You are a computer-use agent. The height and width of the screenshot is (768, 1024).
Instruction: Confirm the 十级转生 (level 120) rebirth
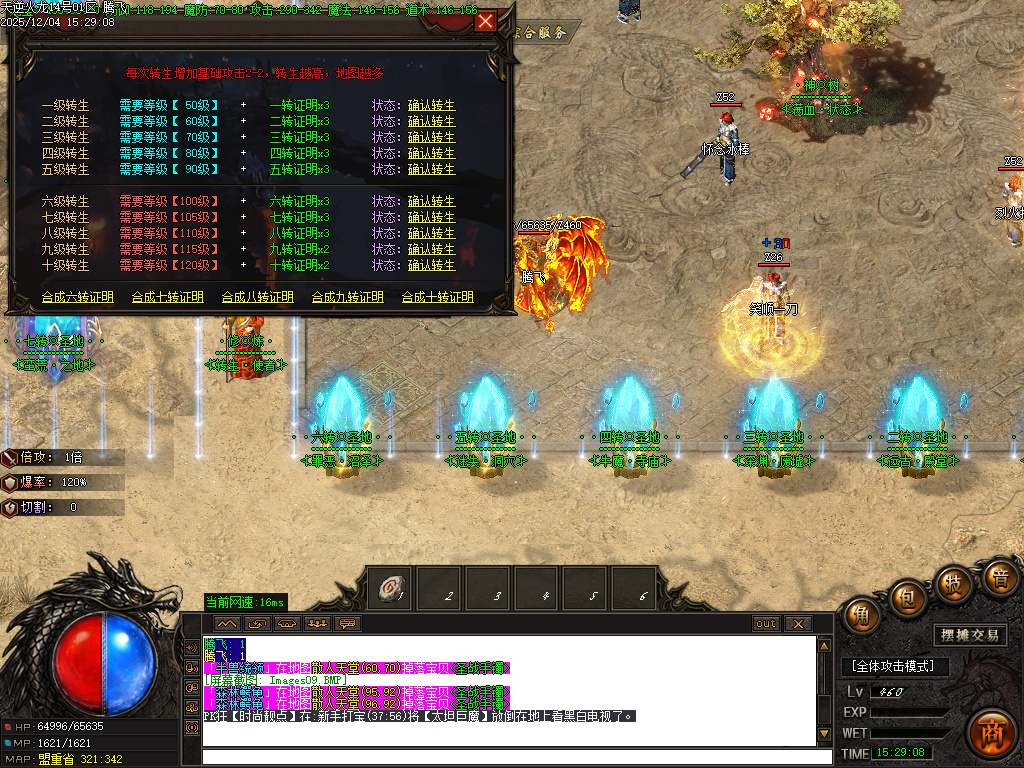(431, 266)
